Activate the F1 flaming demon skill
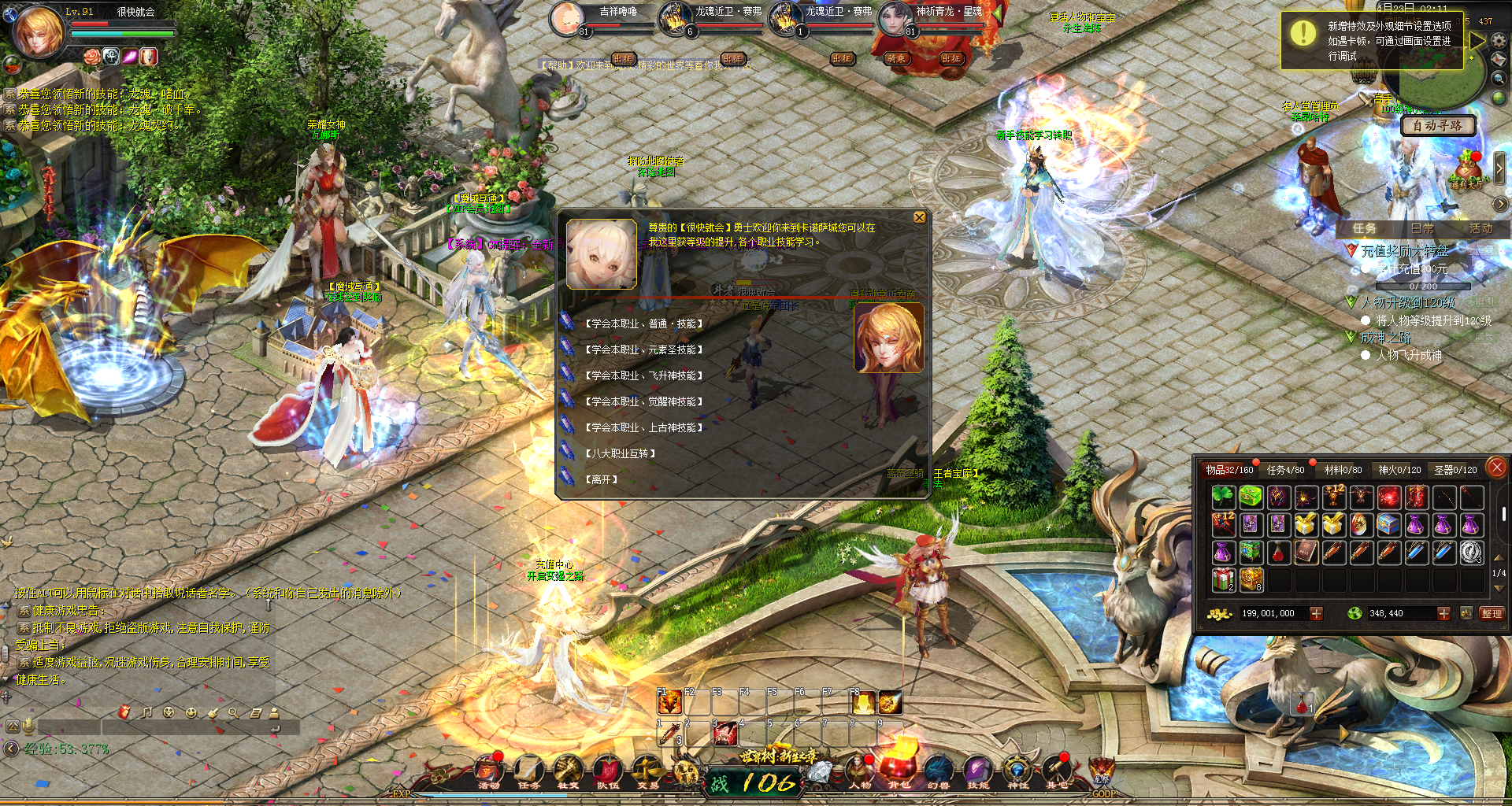This screenshot has width=1512, height=806. 669,702
